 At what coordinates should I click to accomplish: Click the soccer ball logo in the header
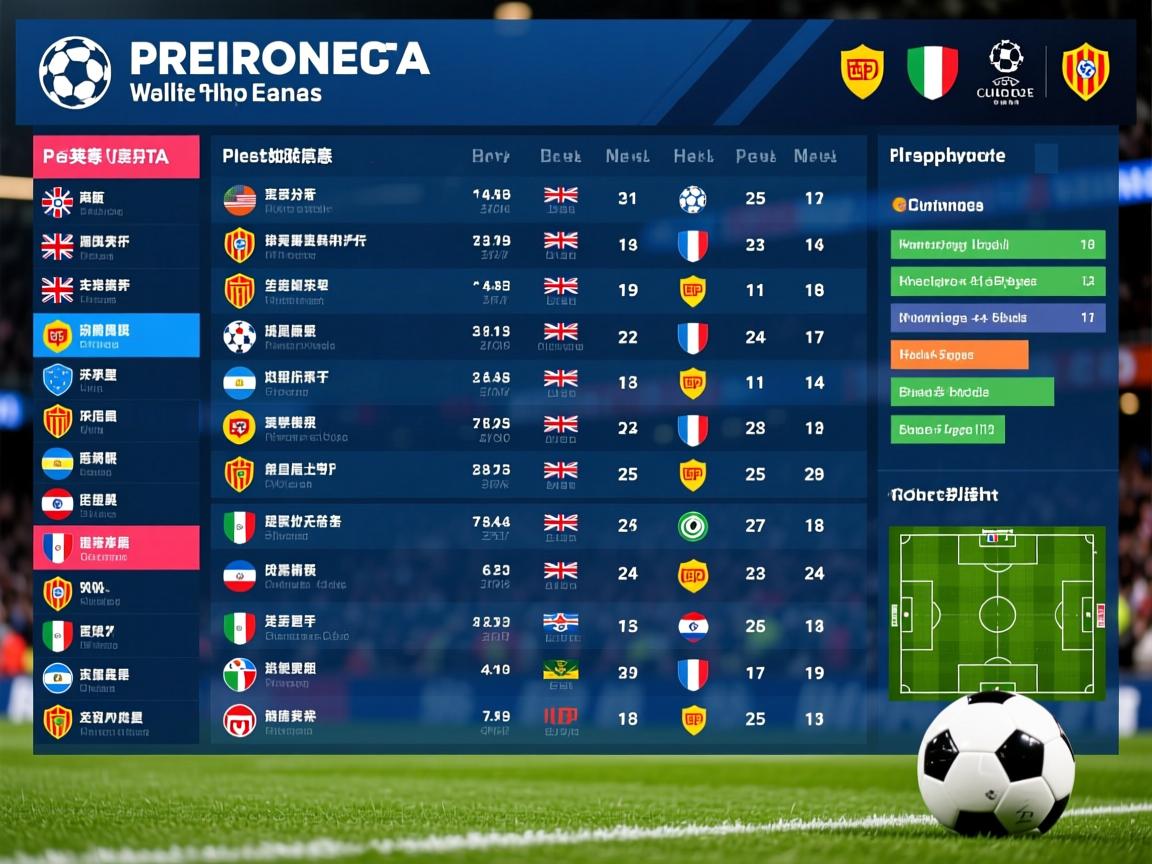(75, 72)
